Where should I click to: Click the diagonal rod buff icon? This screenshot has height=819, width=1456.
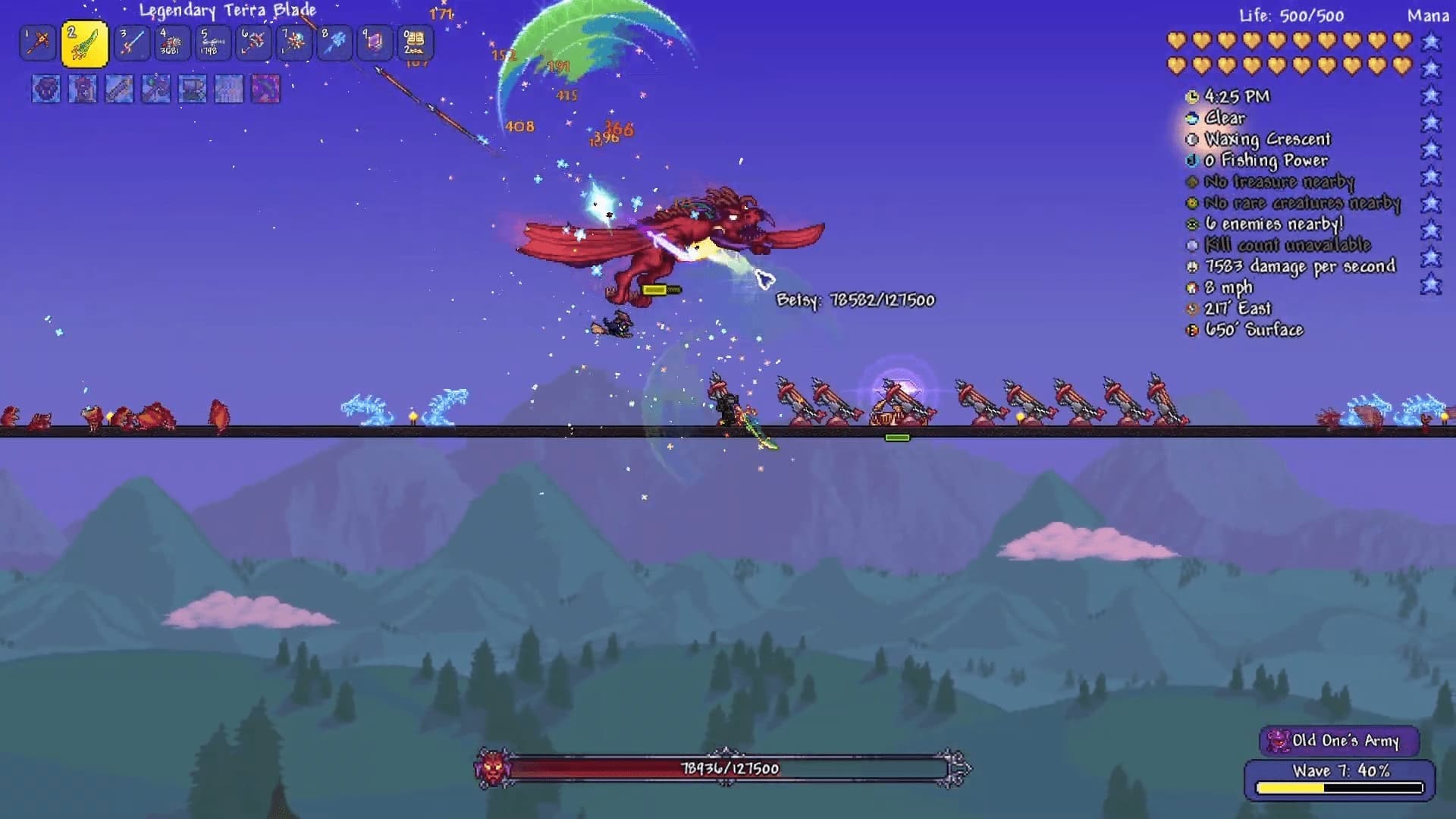[x=119, y=89]
